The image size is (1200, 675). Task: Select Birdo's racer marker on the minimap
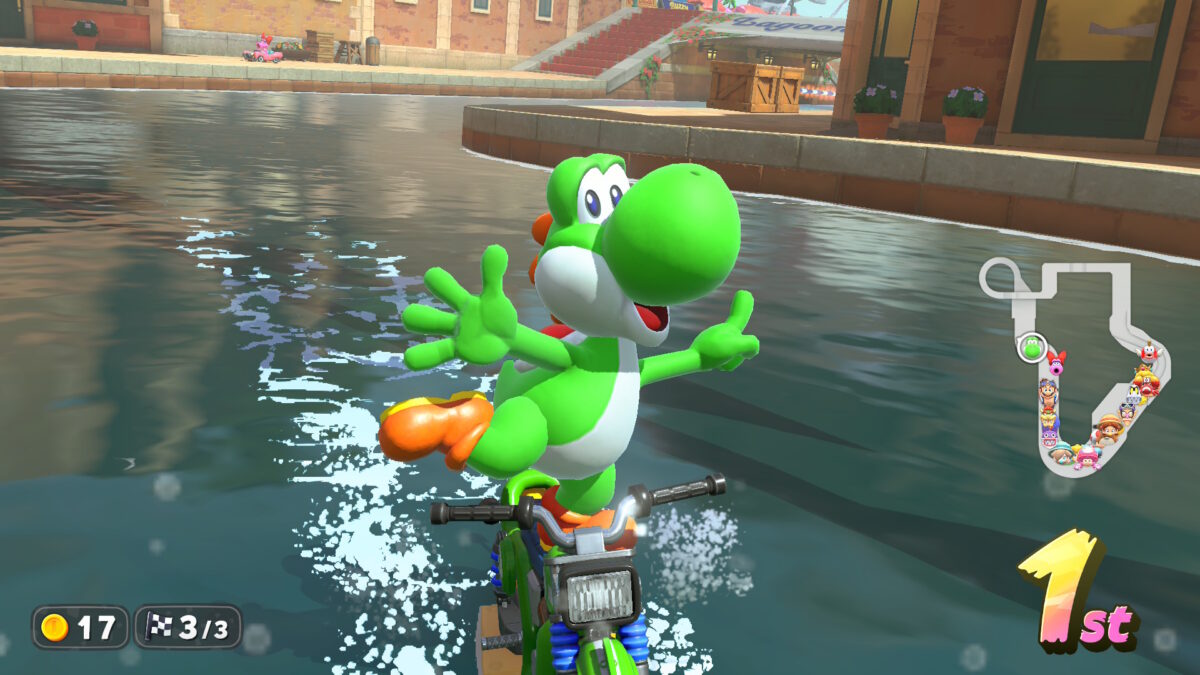click(1057, 361)
